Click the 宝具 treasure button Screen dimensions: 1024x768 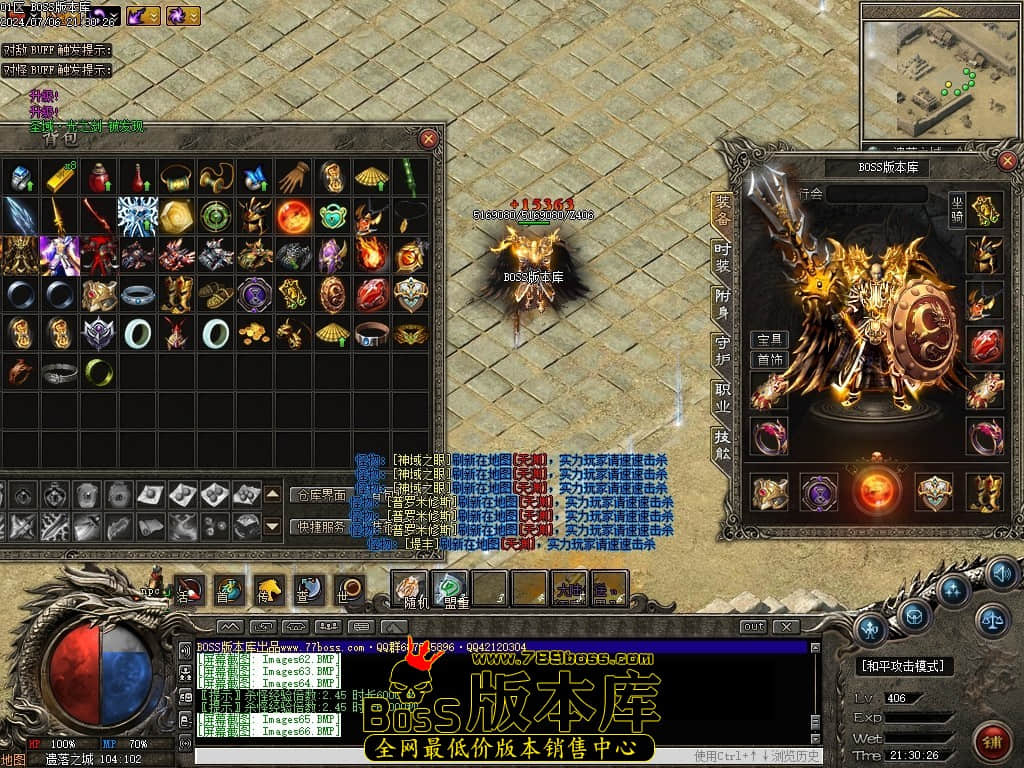click(769, 340)
